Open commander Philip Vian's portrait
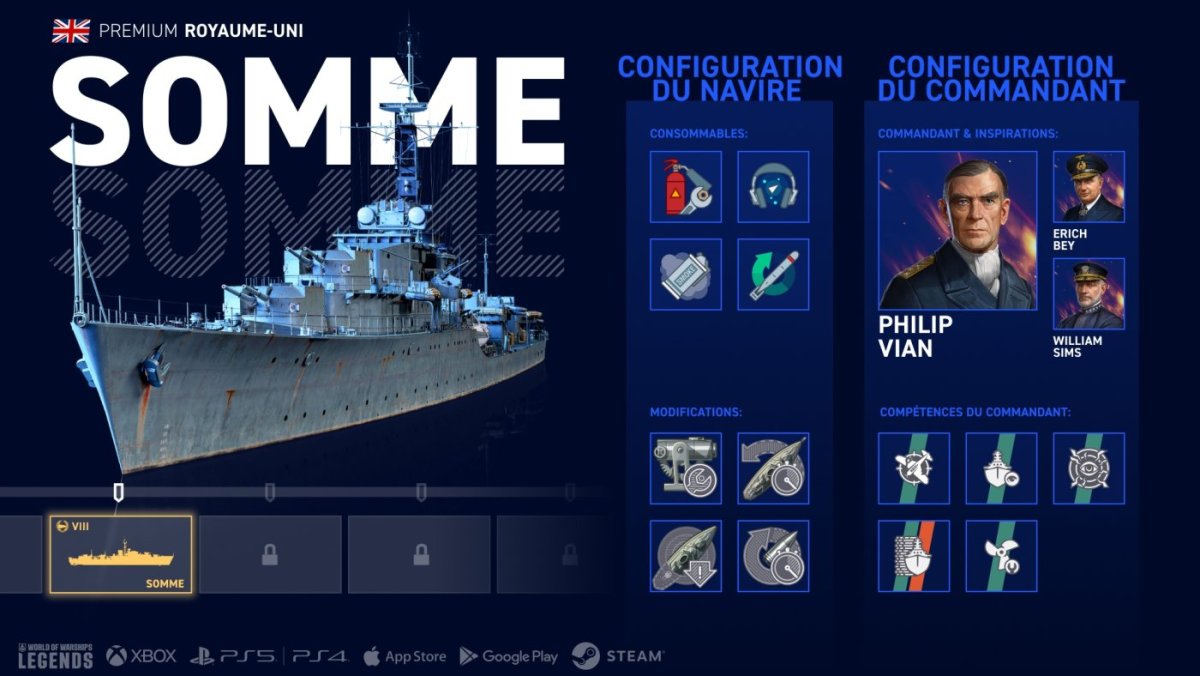This screenshot has height=676, width=1200. pyautogui.click(x=957, y=230)
